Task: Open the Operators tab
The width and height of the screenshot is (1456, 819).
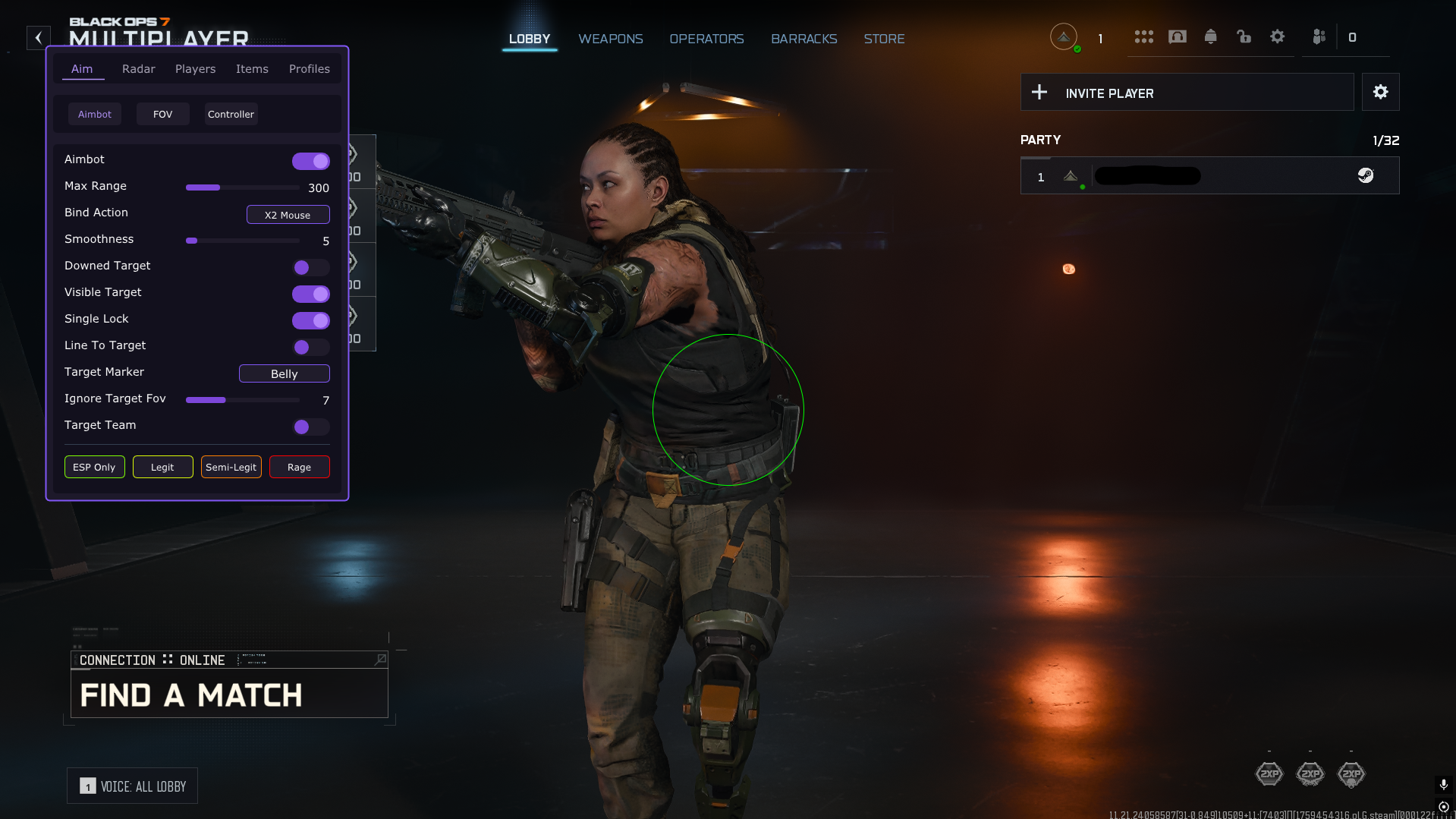Action: pos(706,39)
